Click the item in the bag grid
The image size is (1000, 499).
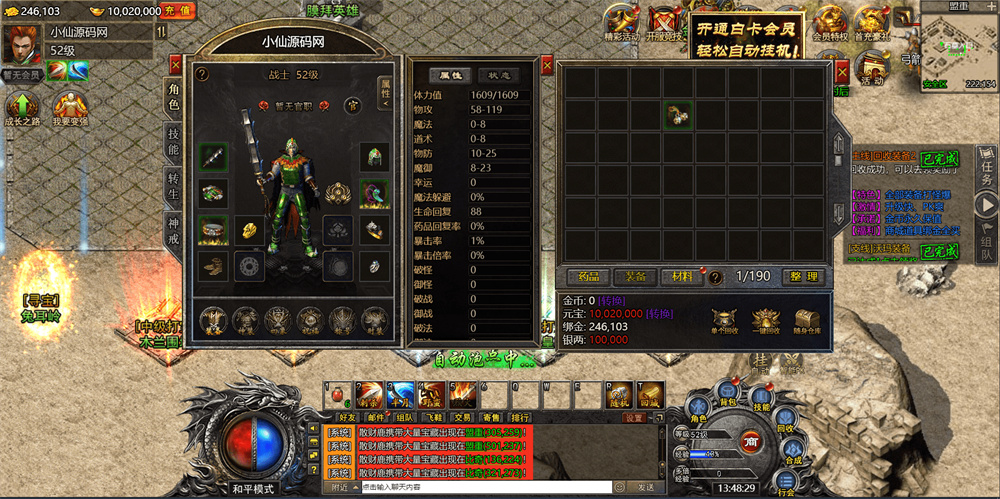click(x=678, y=115)
